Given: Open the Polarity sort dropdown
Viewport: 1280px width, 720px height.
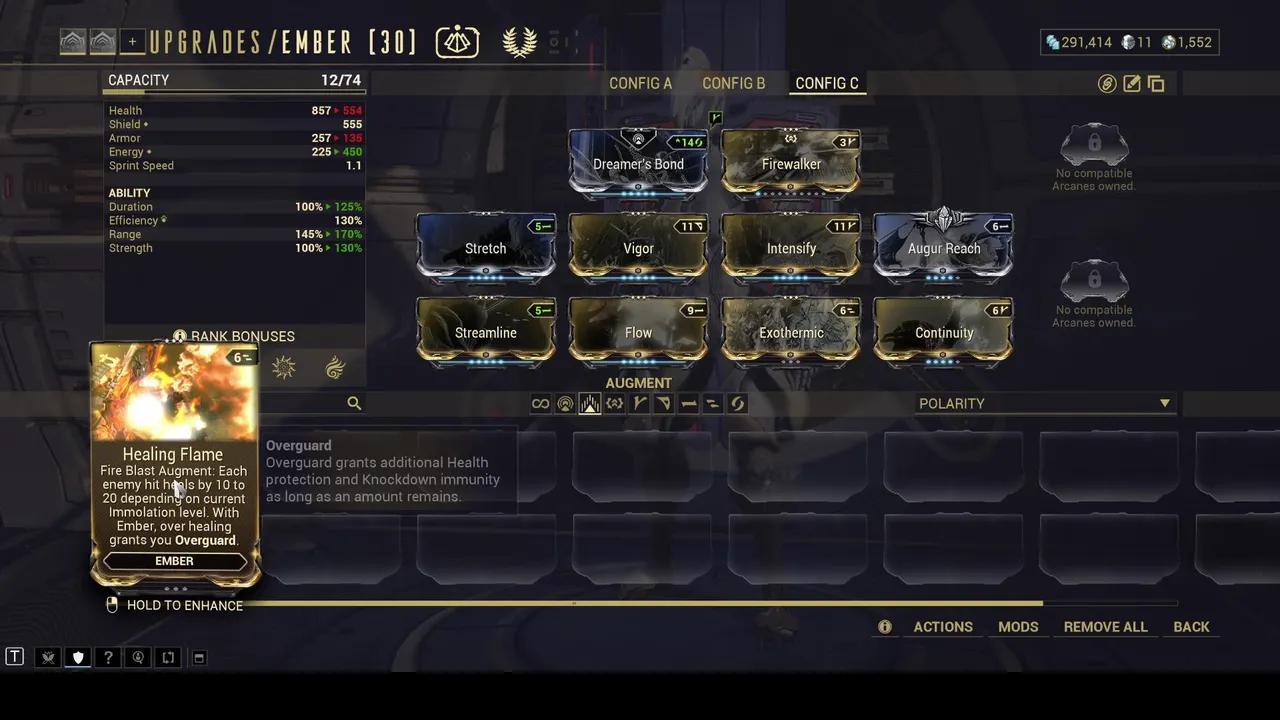Looking at the screenshot, I should click(x=1043, y=403).
